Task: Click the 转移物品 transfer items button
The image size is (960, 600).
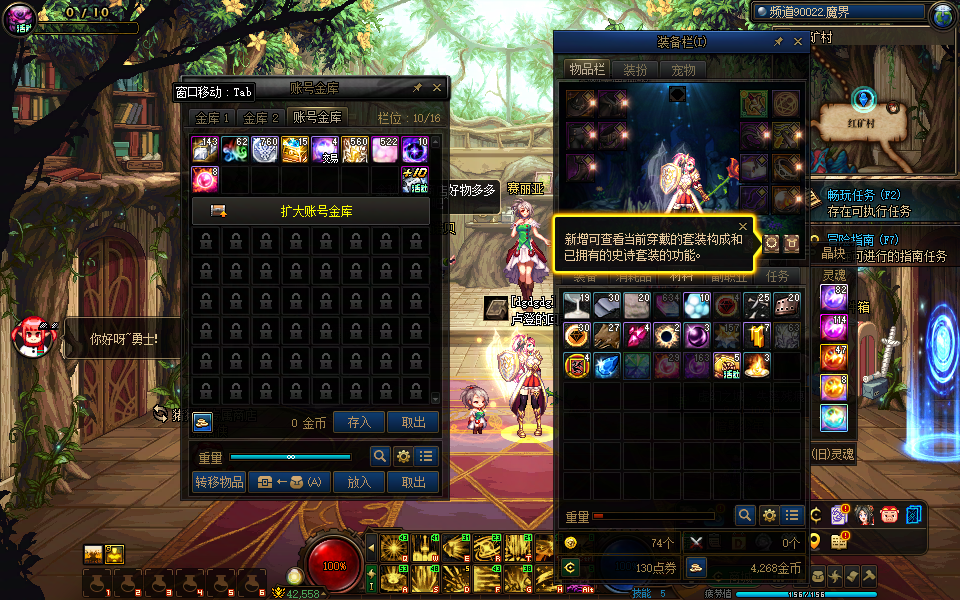Action: pyautogui.click(x=219, y=482)
